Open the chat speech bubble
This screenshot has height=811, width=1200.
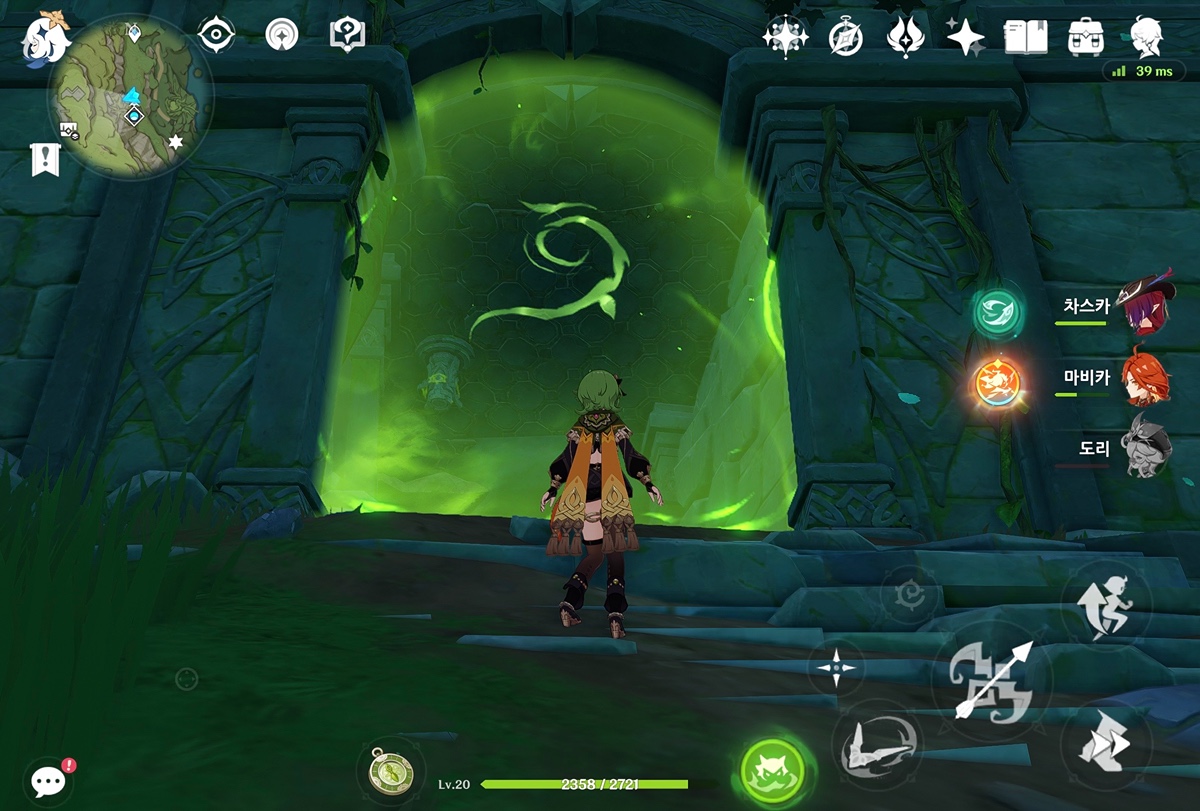click(x=49, y=780)
